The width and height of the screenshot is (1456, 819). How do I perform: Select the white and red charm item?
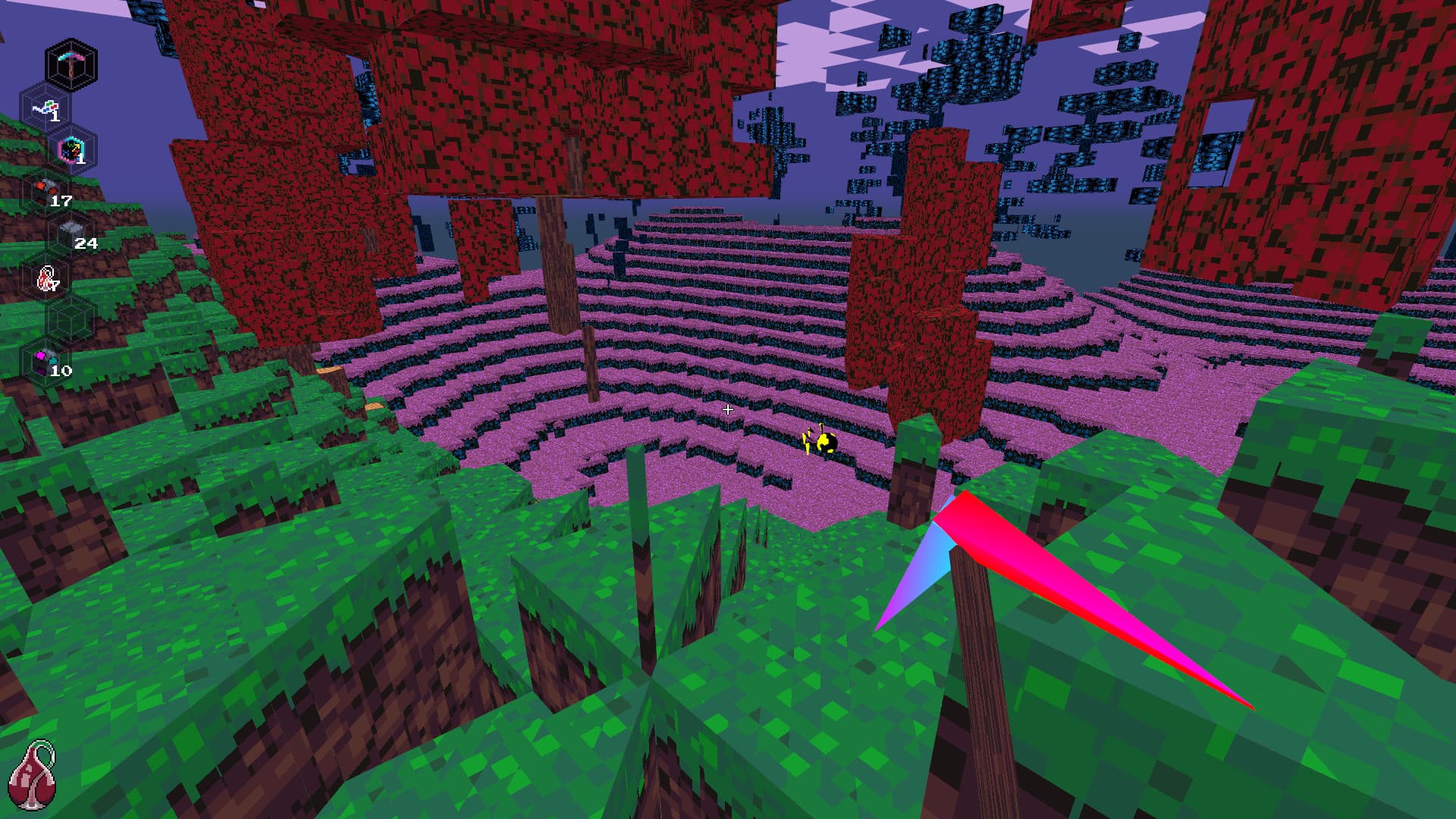pos(47,277)
